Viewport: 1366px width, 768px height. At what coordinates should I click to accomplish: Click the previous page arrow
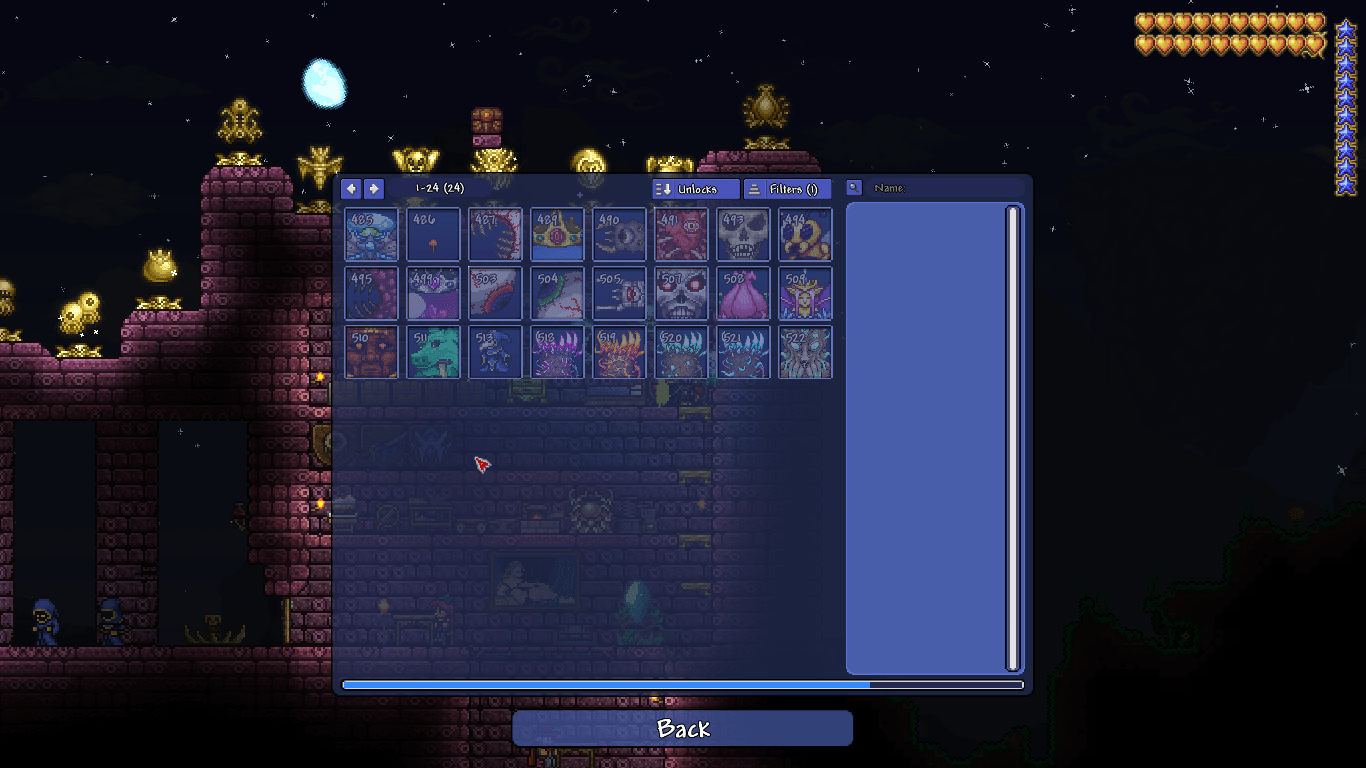(x=351, y=188)
